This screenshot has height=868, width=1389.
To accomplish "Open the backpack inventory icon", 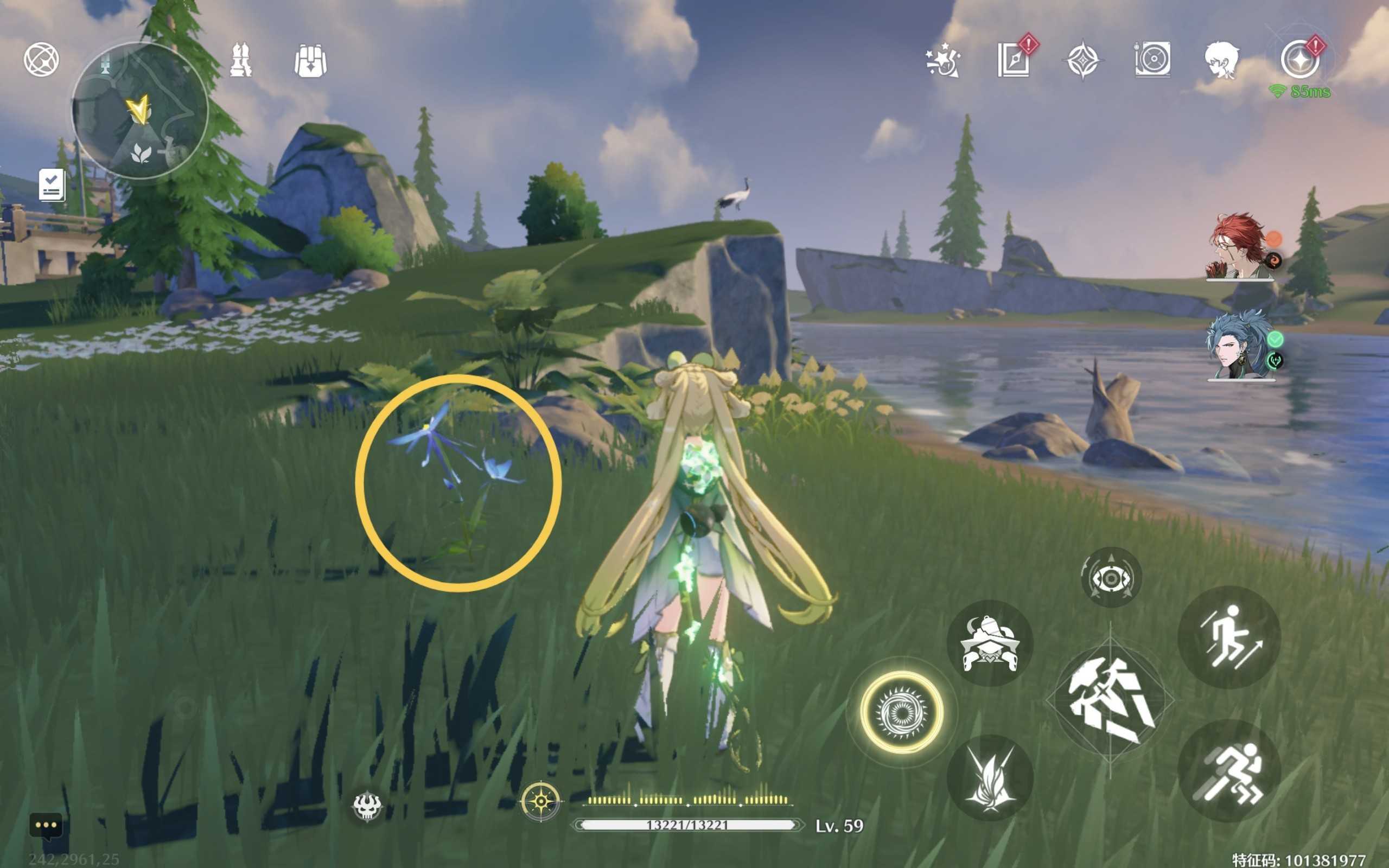I will [310, 60].
